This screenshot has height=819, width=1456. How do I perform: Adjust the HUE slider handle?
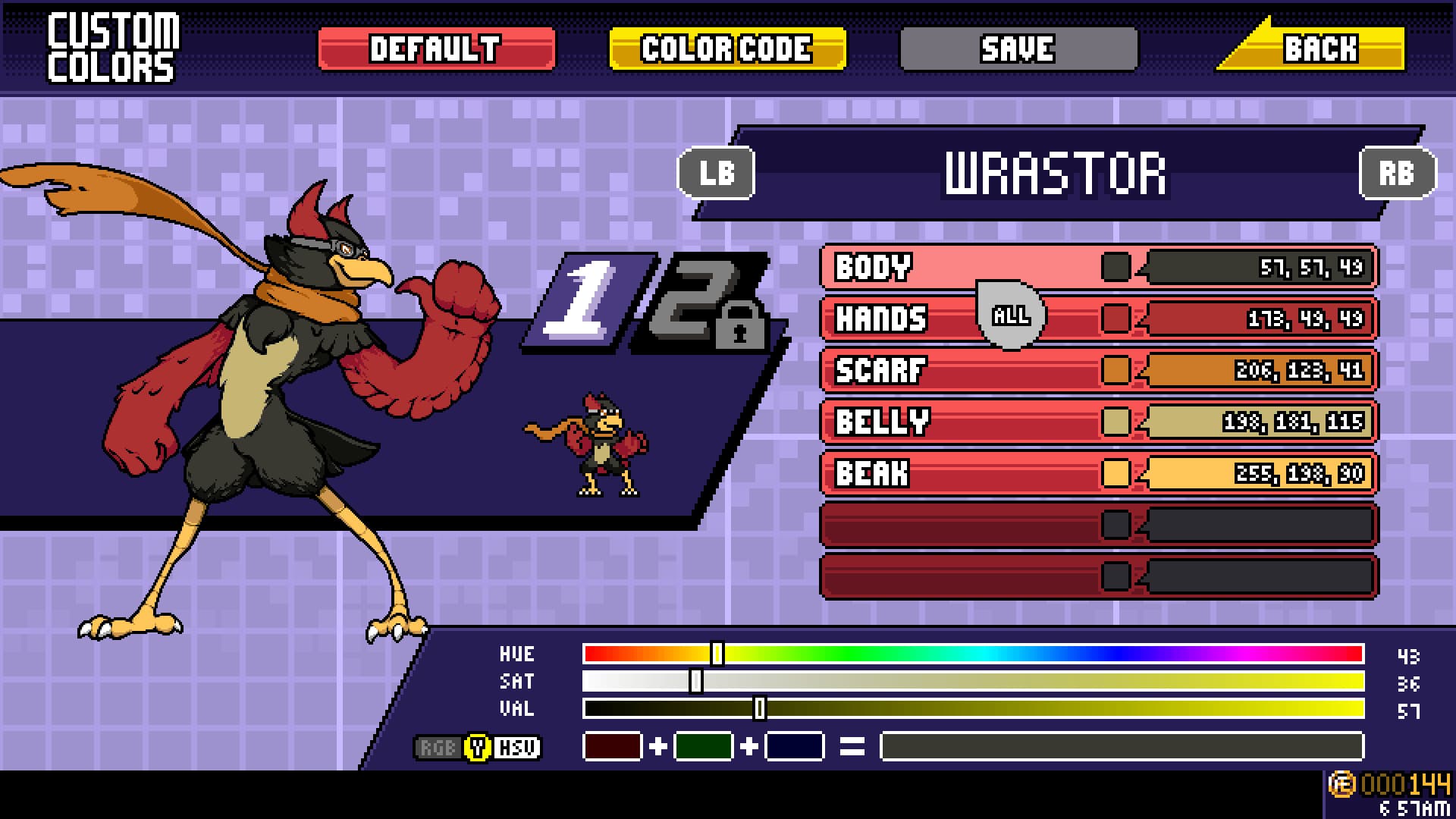719,652
